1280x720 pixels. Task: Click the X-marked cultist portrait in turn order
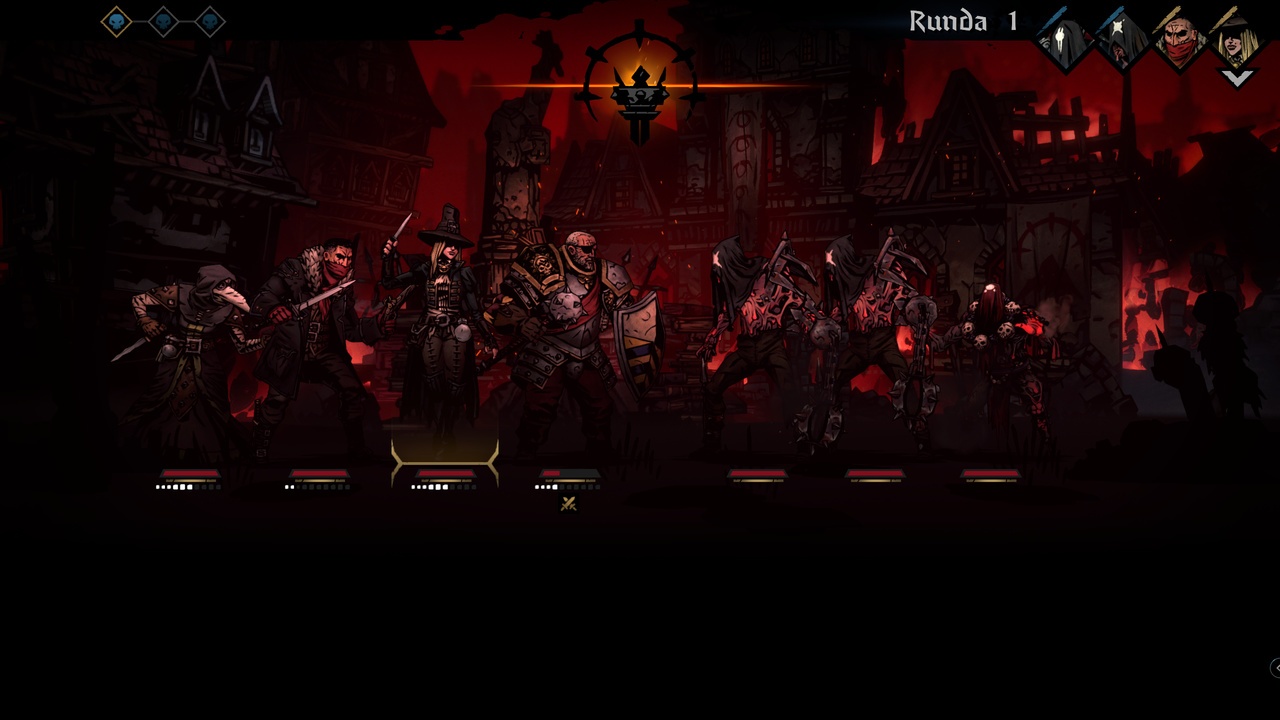(1120, 40)
